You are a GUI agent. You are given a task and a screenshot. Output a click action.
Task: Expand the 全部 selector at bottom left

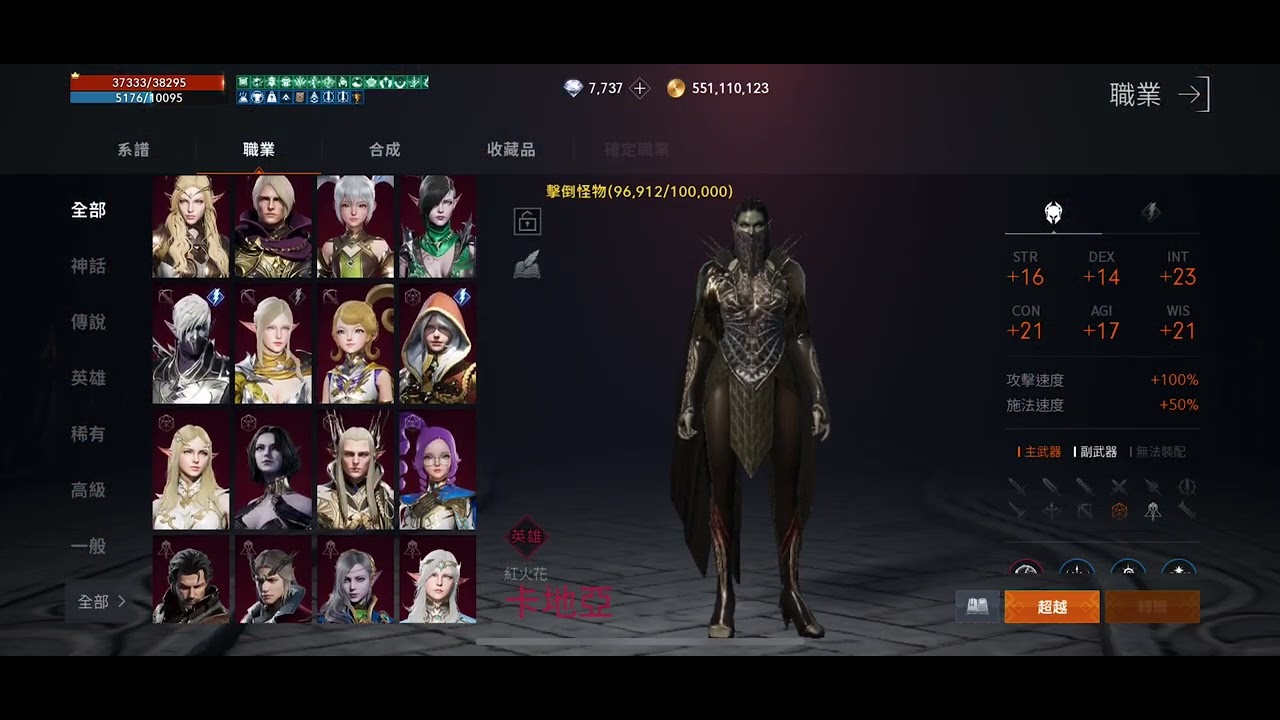[x=96, y=601]
